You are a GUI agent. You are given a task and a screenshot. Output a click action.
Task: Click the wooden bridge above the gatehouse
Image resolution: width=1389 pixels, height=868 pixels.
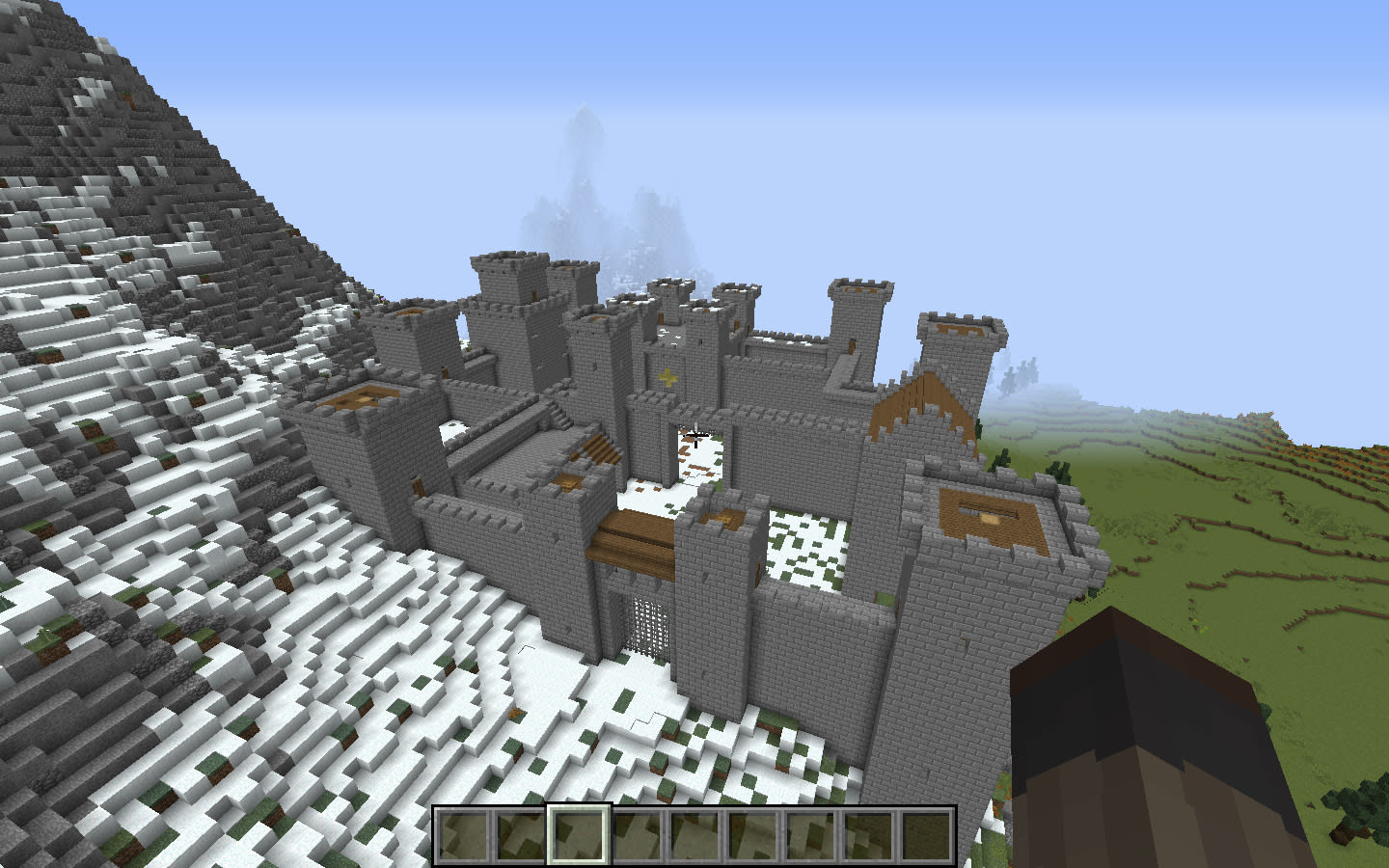coord(632,538)
